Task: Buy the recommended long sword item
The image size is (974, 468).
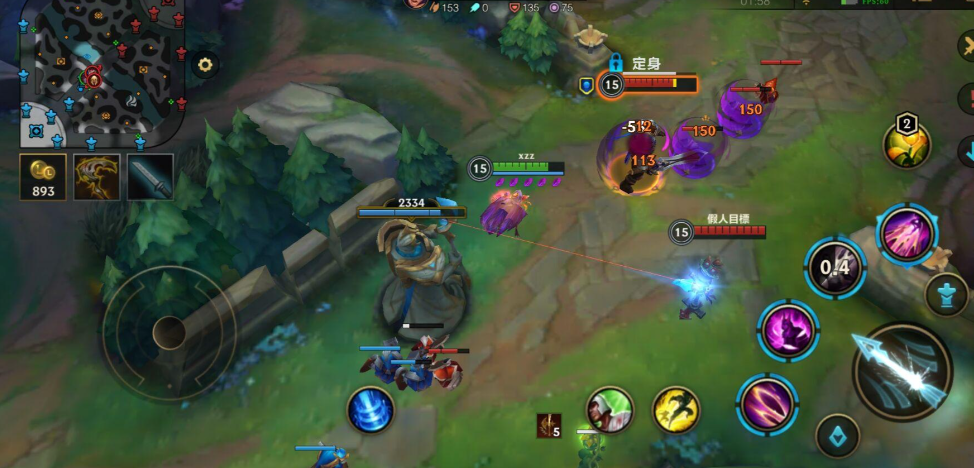Action: (150, 177)
